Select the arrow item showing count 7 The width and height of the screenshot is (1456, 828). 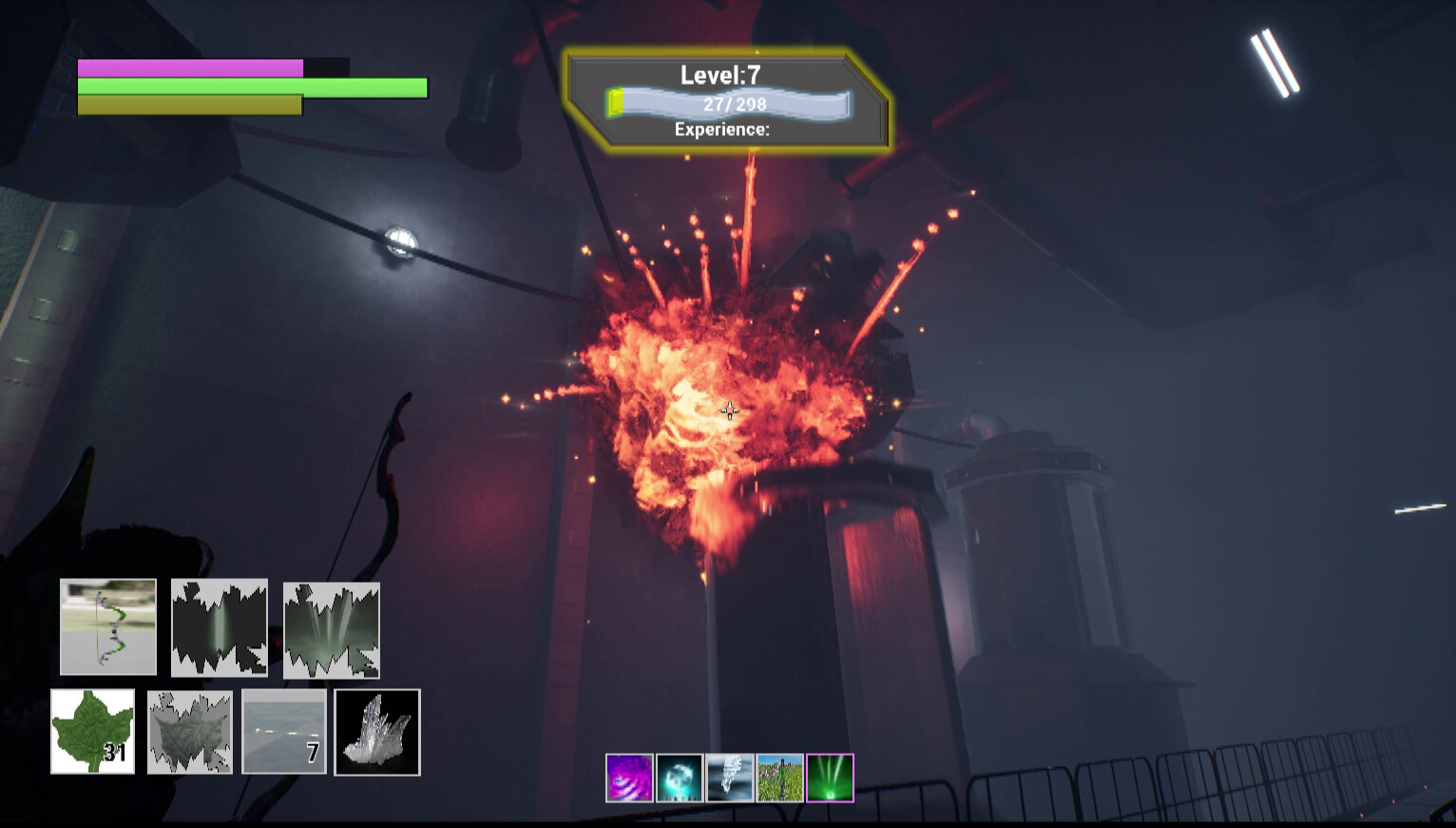click(x=282, y=733)
